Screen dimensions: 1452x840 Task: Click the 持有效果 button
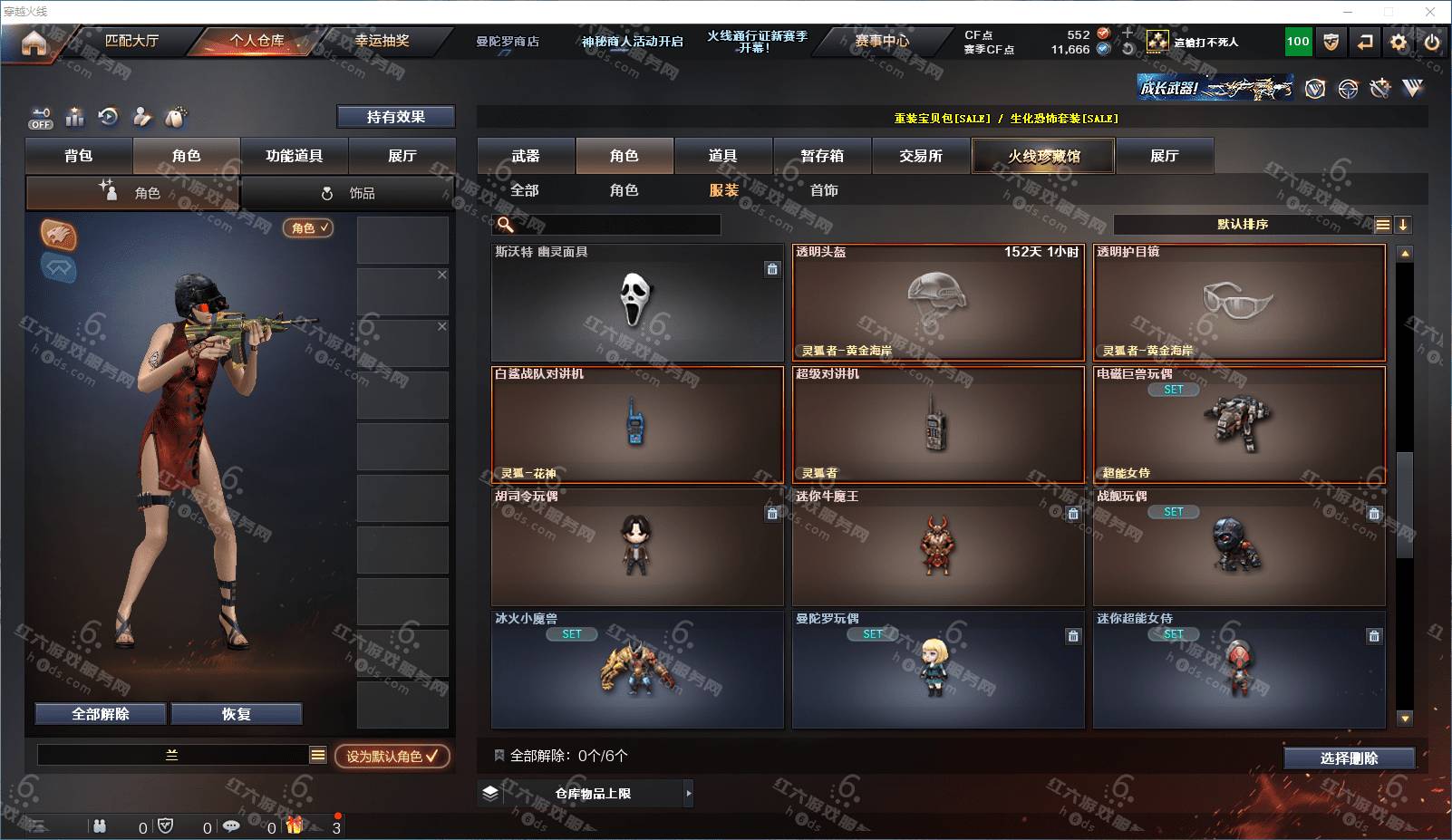[x=395, y=117]
